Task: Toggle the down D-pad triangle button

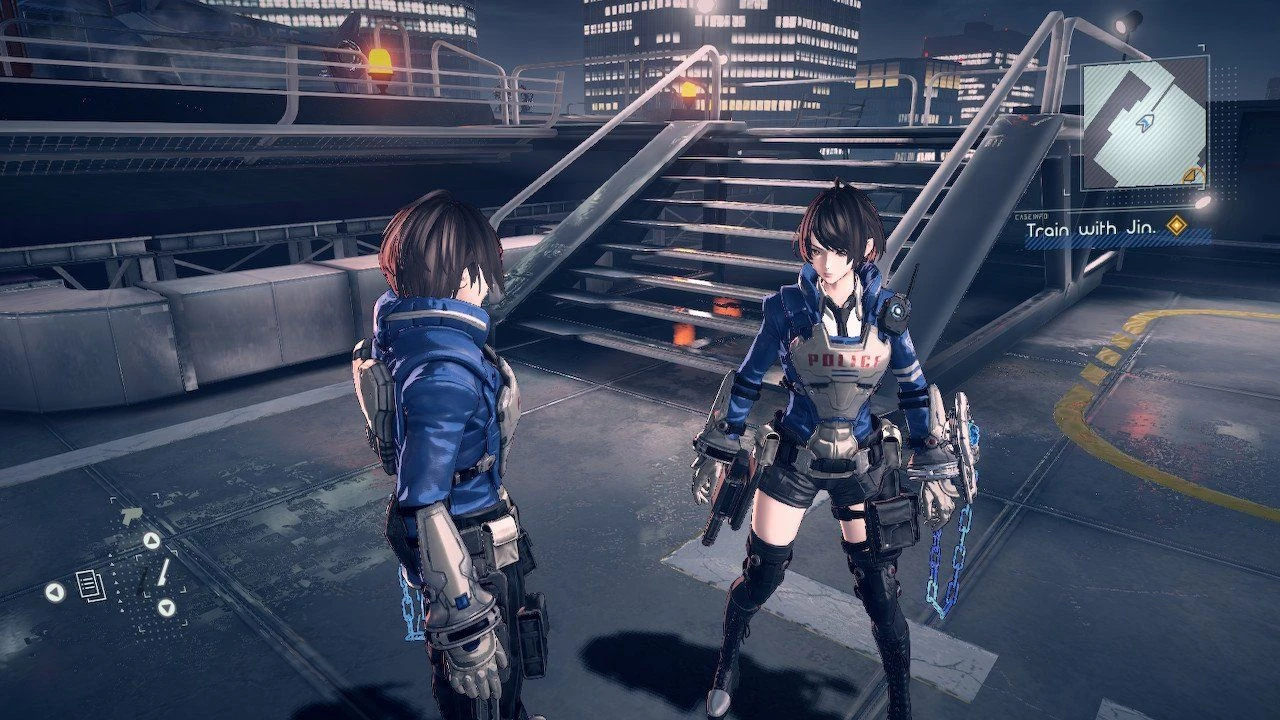Action: (168, 607)
